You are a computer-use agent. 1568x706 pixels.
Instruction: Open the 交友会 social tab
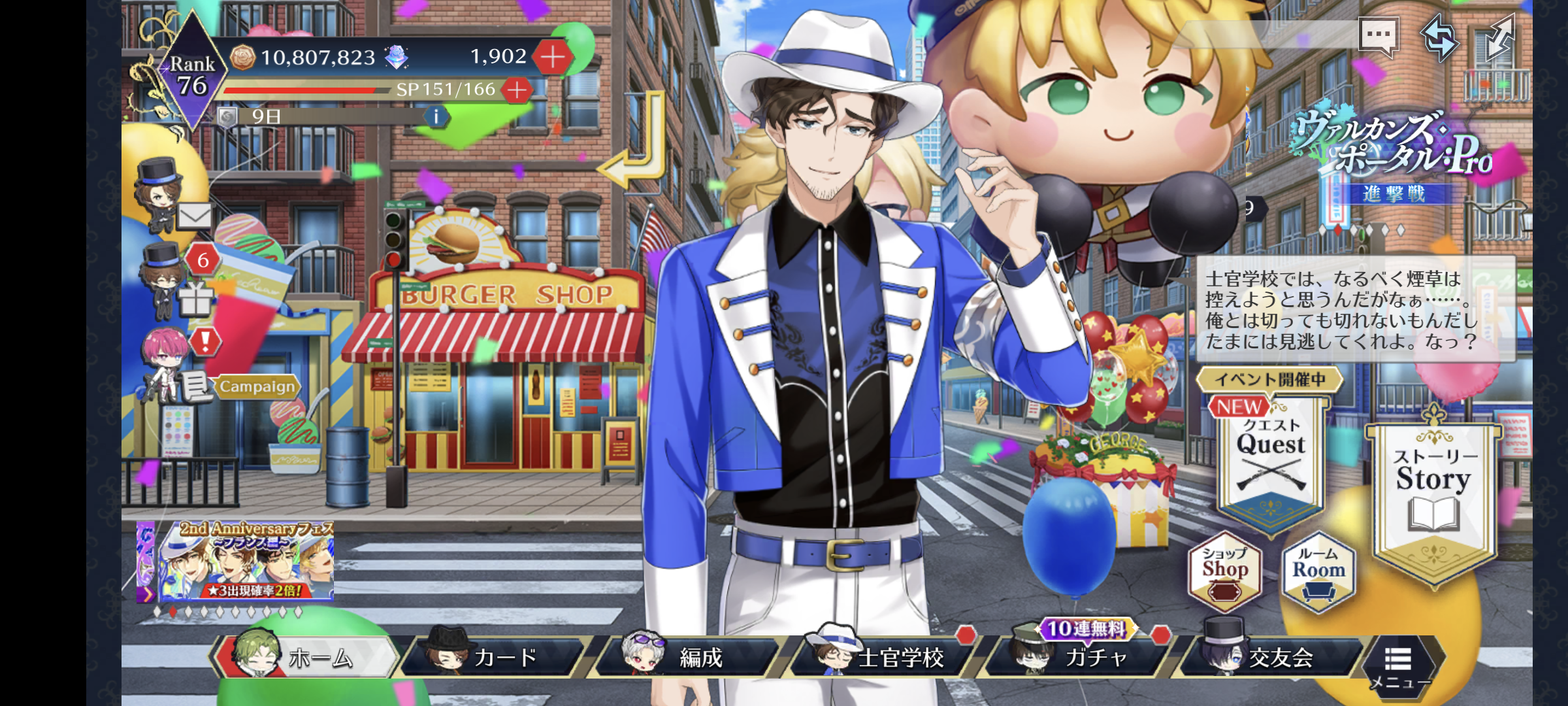click(x=1274, y=656)
